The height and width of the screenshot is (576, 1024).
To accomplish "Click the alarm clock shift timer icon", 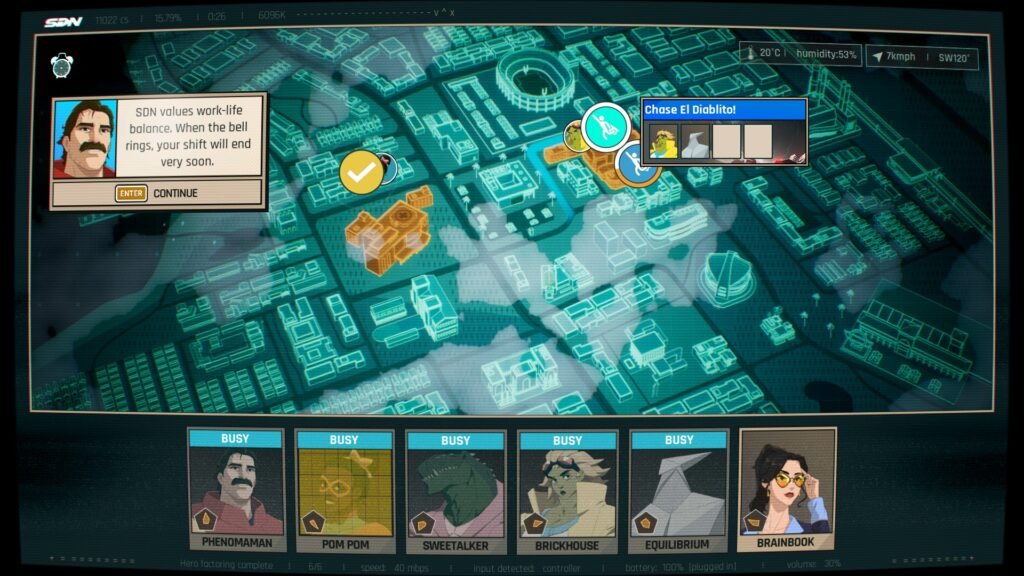I will tap(62, 66).
